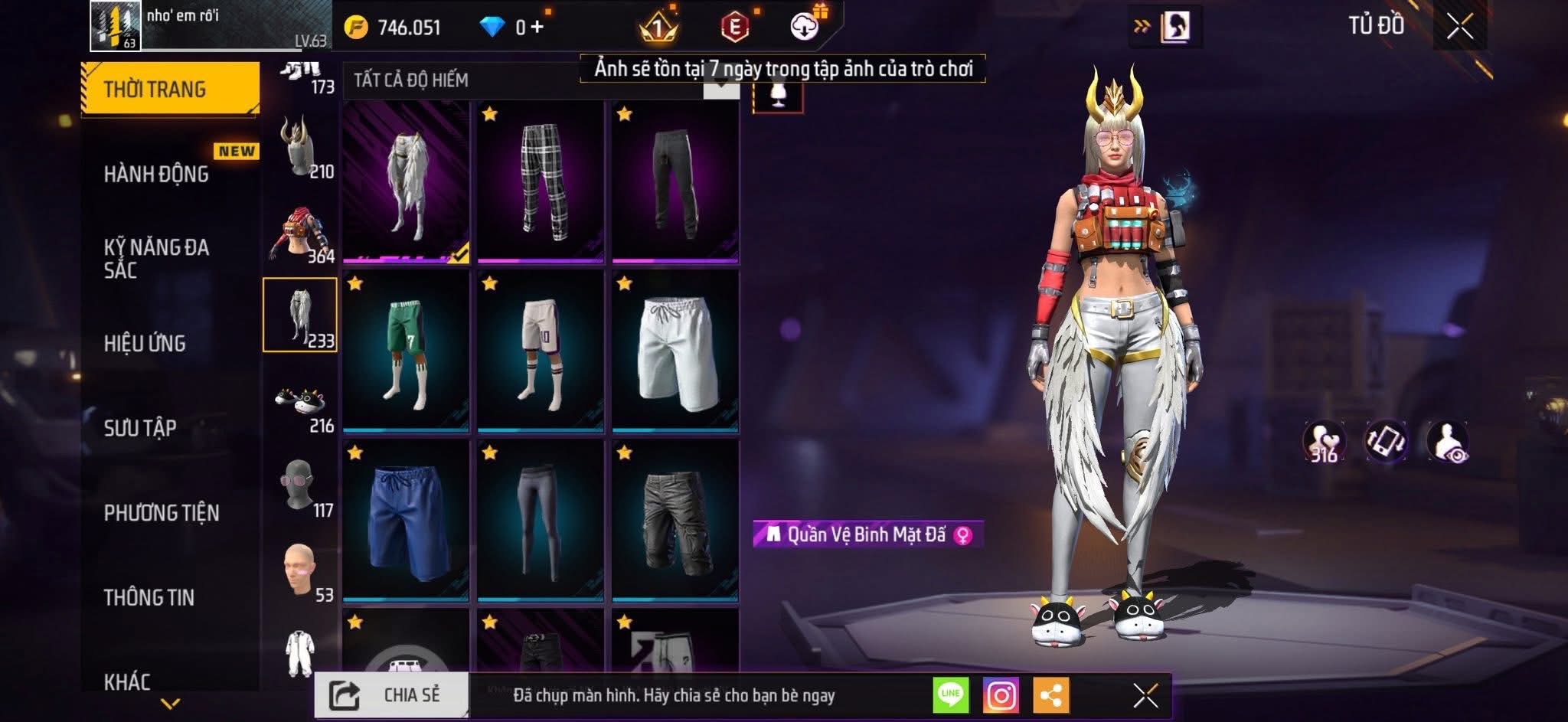Select the white winged pants item
The height and width of the screenshot is (722, 1568).
pos(406,182)
